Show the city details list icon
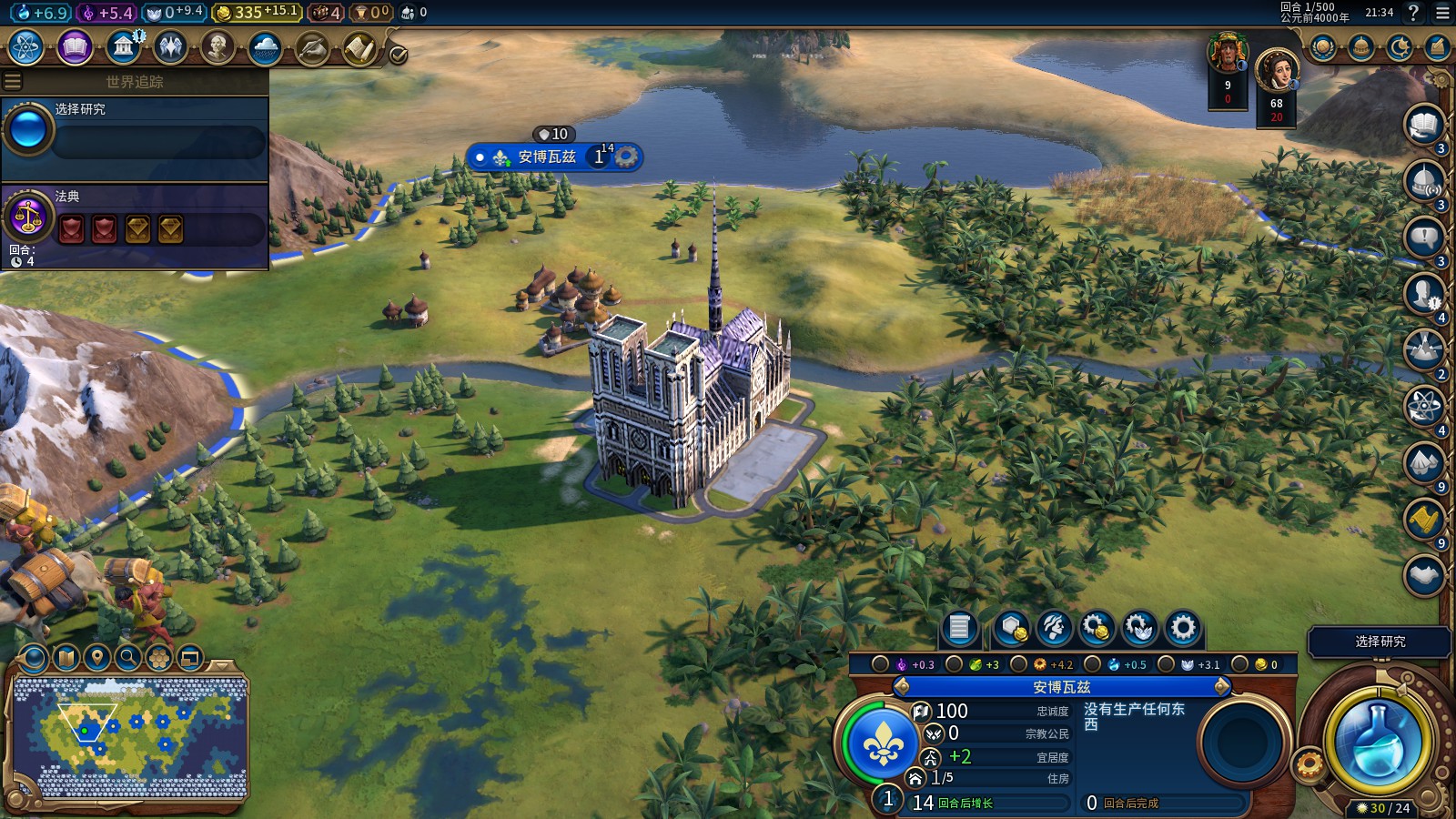The image size is (1456, 819). pyautogui.click(x=959, y=628)
